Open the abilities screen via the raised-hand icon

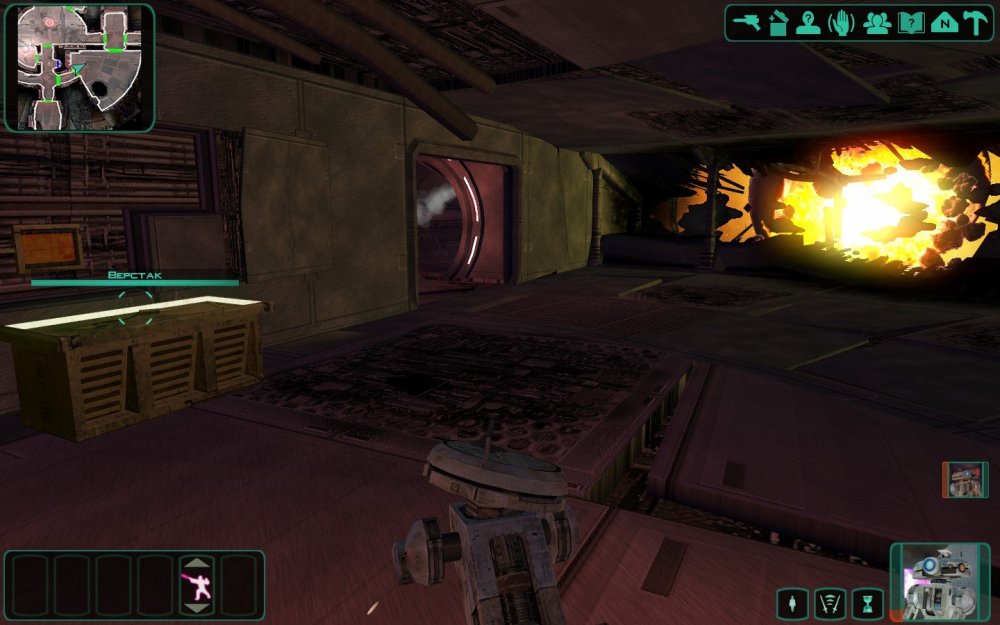click(x=843, y=23)
